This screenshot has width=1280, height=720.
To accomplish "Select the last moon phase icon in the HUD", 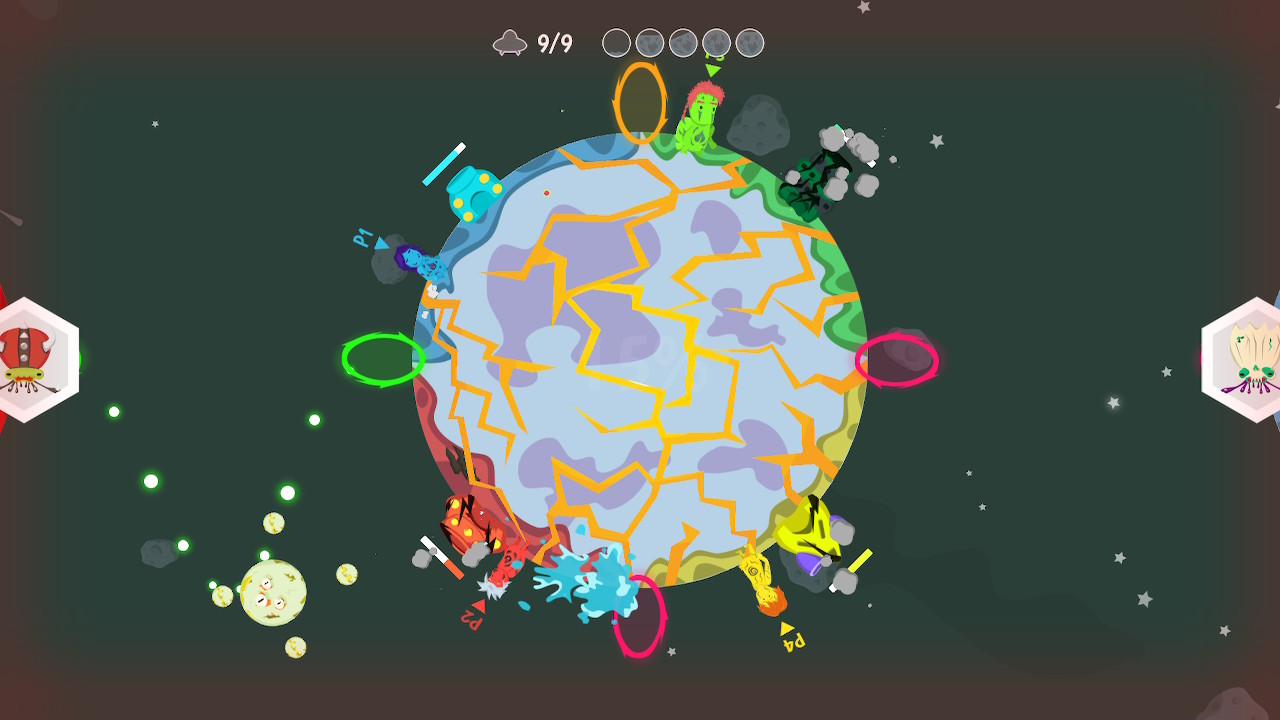I will (x=748, y=43).
